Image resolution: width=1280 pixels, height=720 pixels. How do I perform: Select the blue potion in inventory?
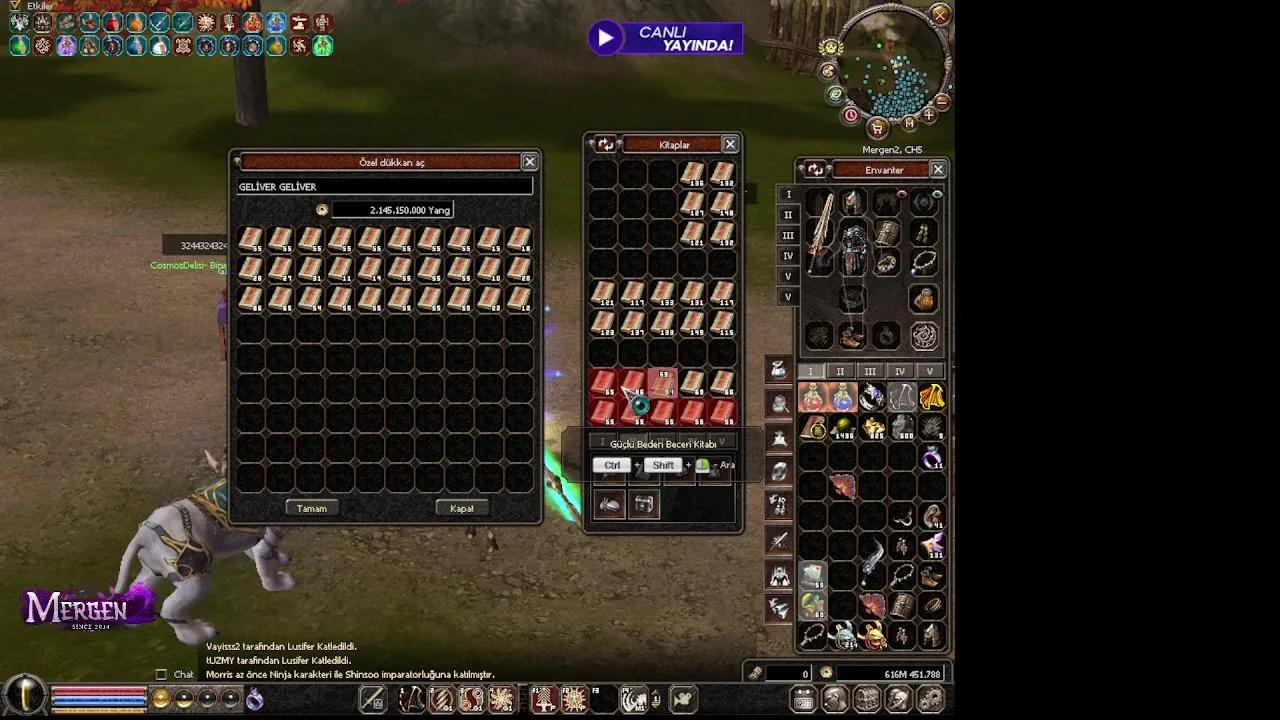pyautogui.click(x=842, y=398)
